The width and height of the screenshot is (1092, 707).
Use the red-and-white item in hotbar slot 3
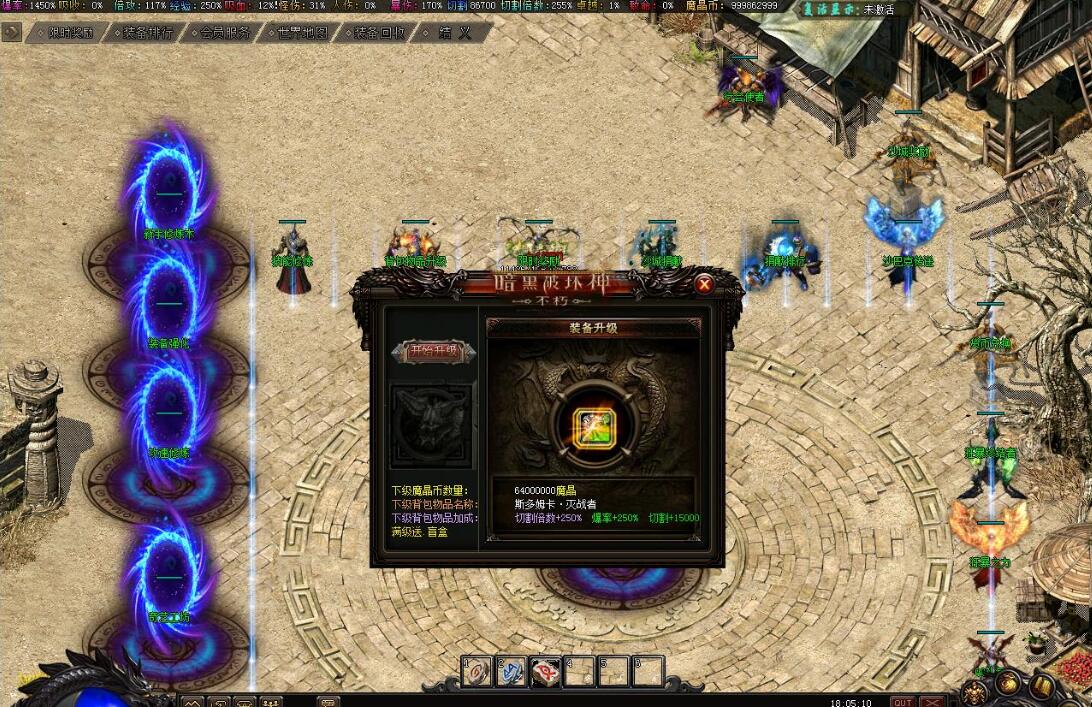(x=546, y=671)
